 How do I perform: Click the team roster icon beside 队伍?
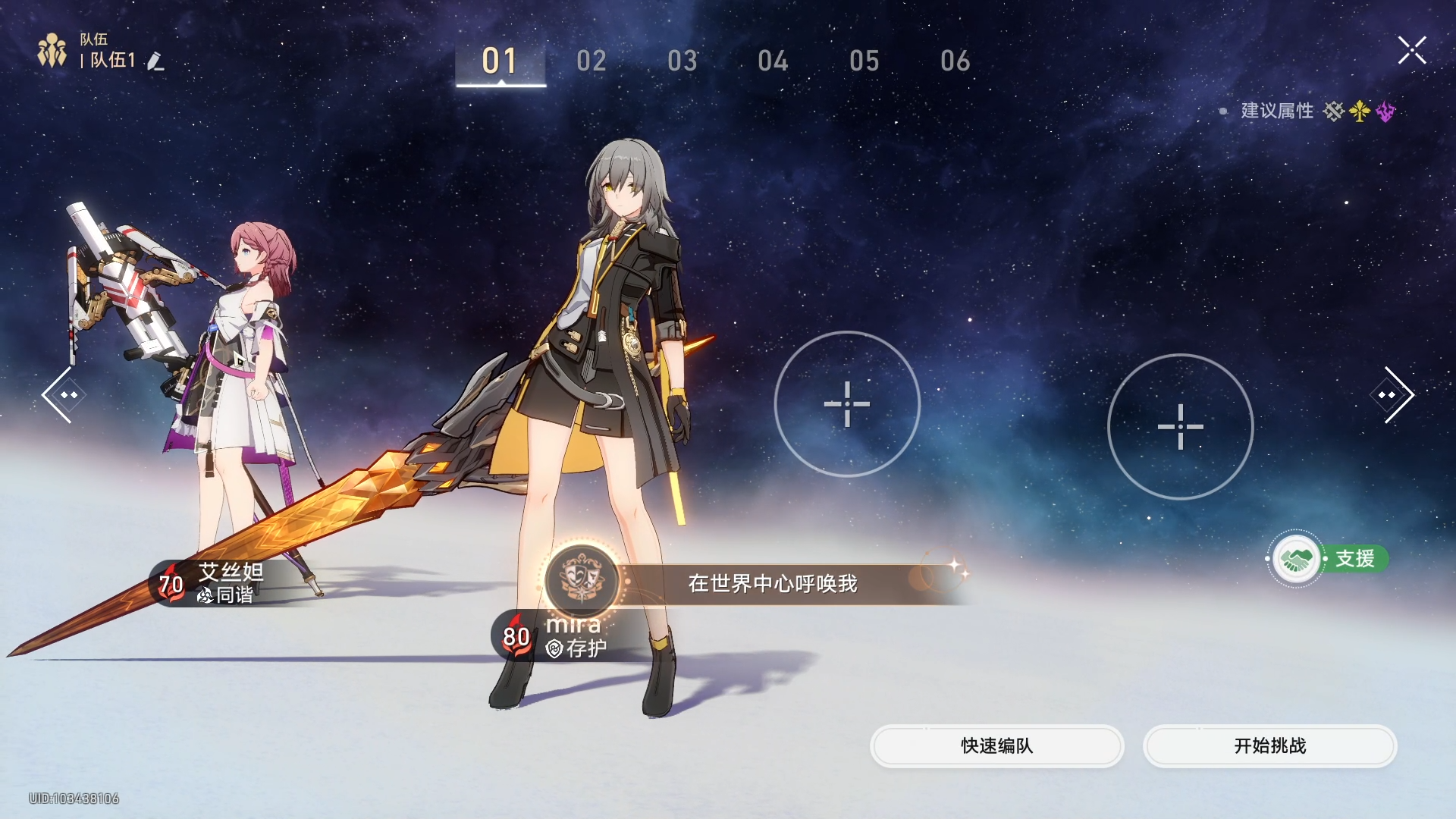click(x=52, y=49)
